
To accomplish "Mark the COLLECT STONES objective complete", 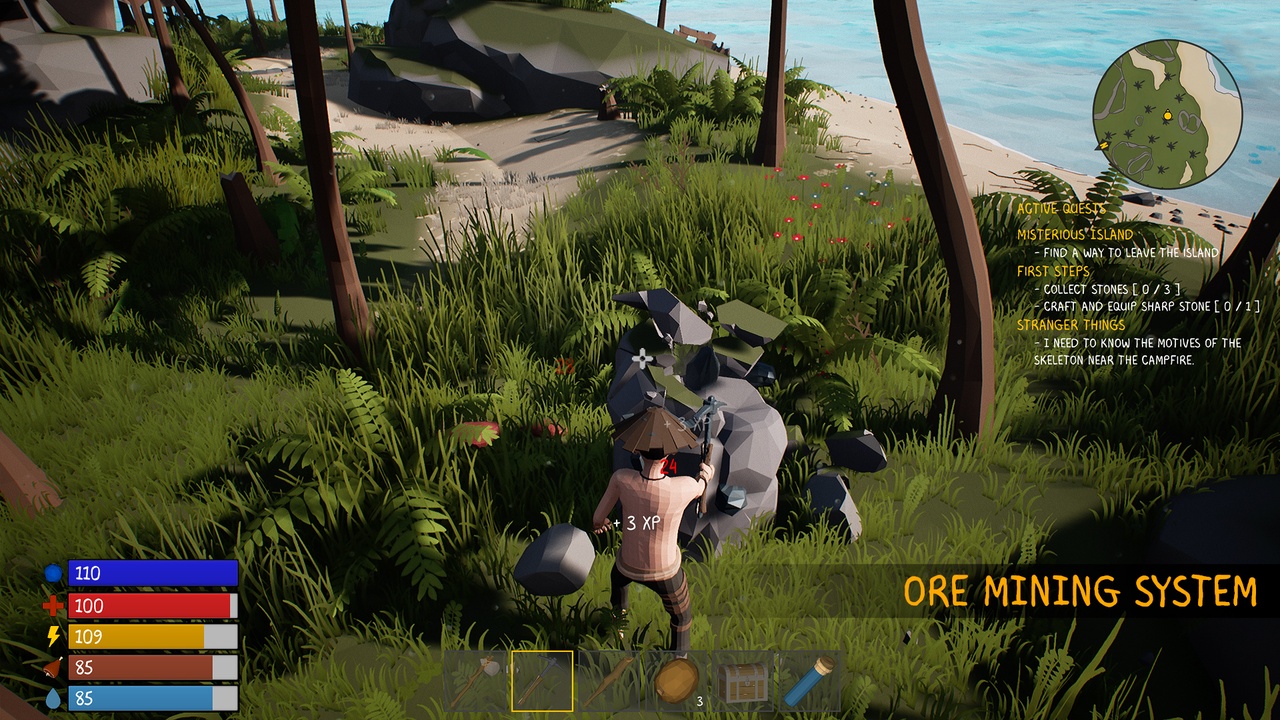I will [x=1106, y=288].
